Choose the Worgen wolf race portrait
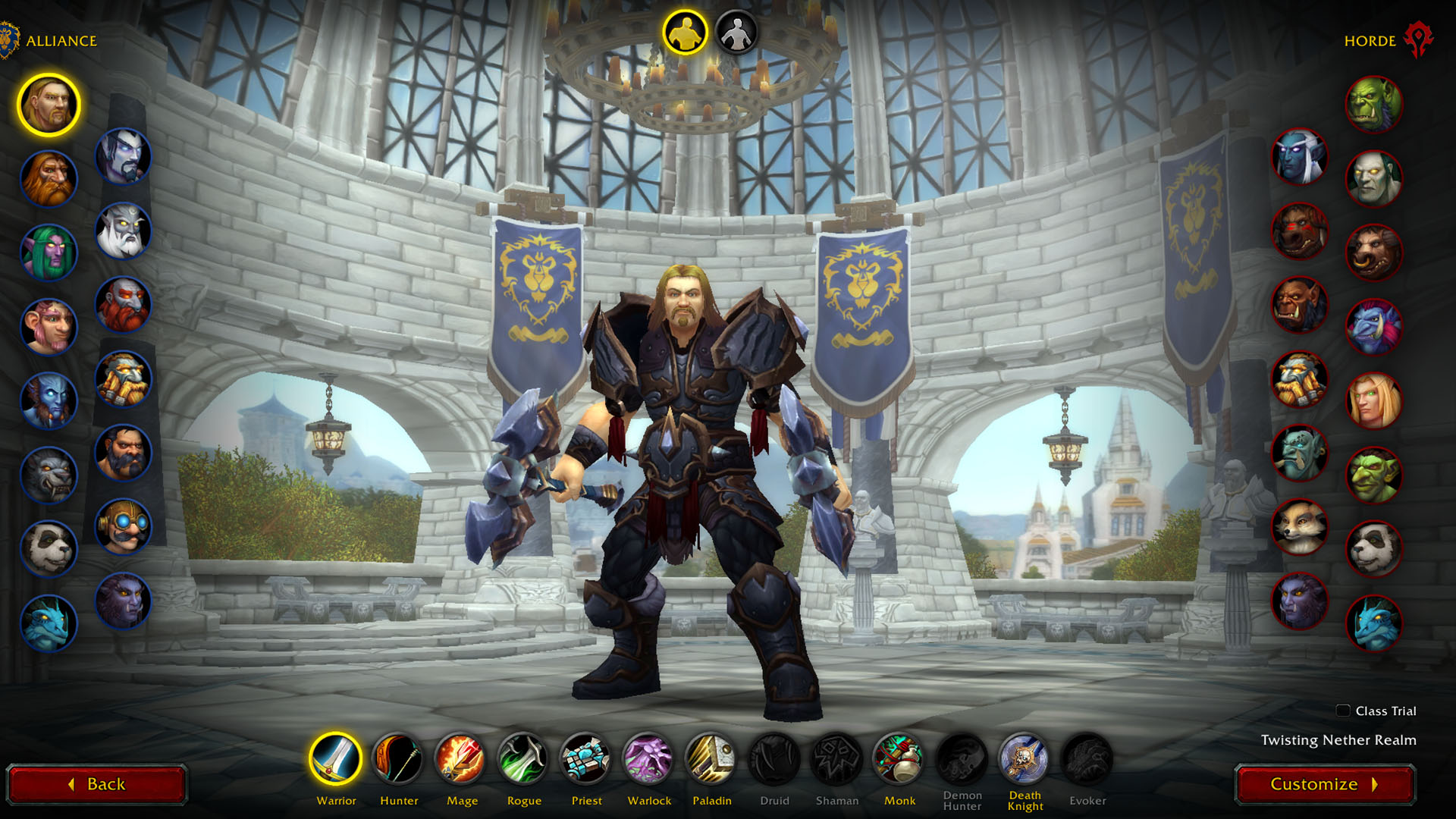The width and height of the screenshot is (1456, 819). coord(49,475)
